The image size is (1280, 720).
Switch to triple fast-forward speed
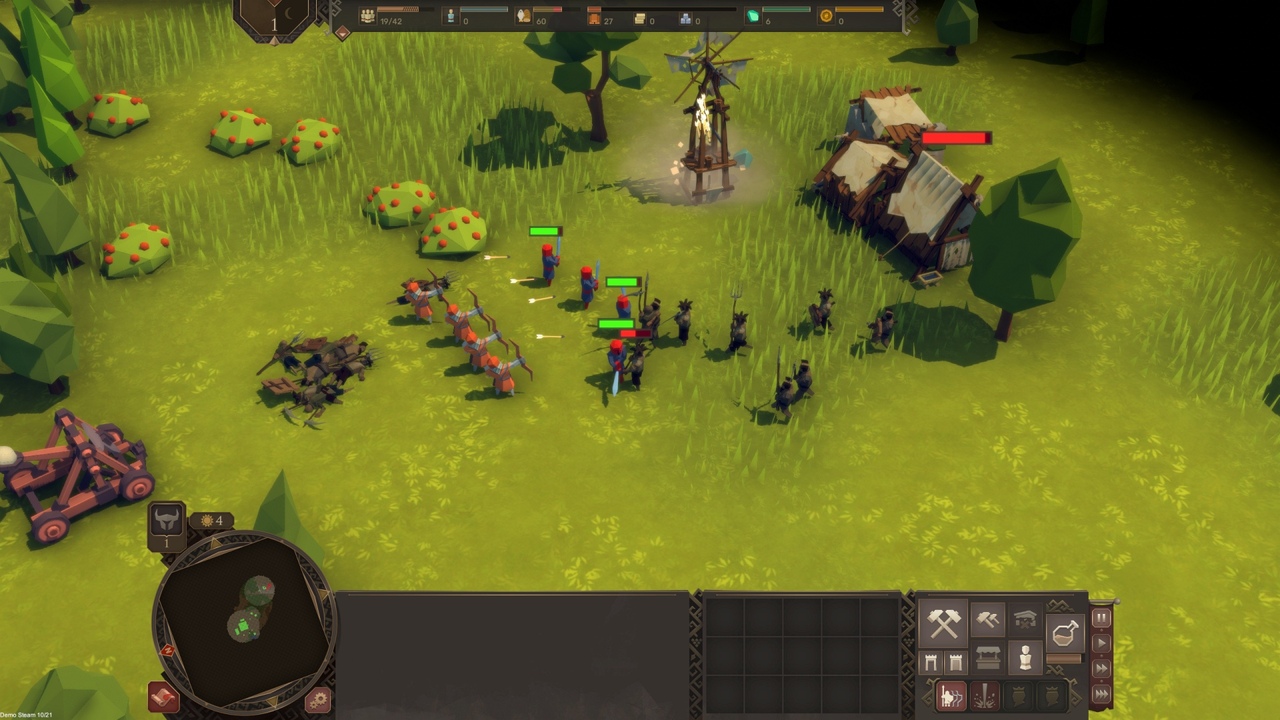(x=1101, y=693)
